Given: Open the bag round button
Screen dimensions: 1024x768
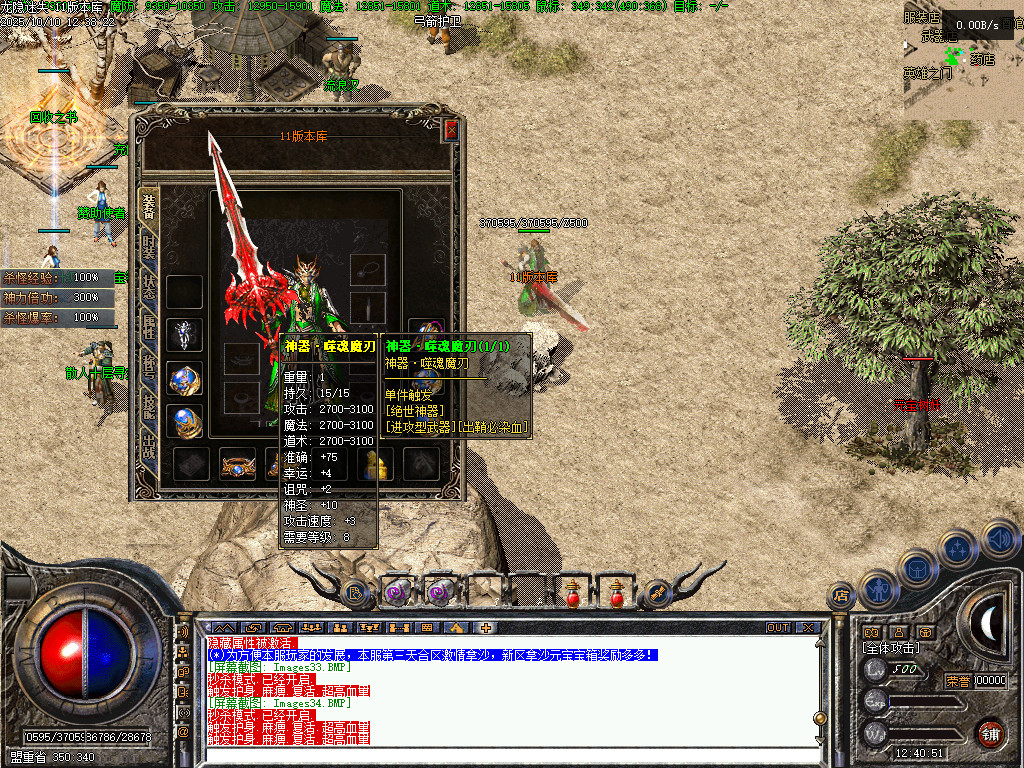Looking at the screenshot, I should pos(918,568).
